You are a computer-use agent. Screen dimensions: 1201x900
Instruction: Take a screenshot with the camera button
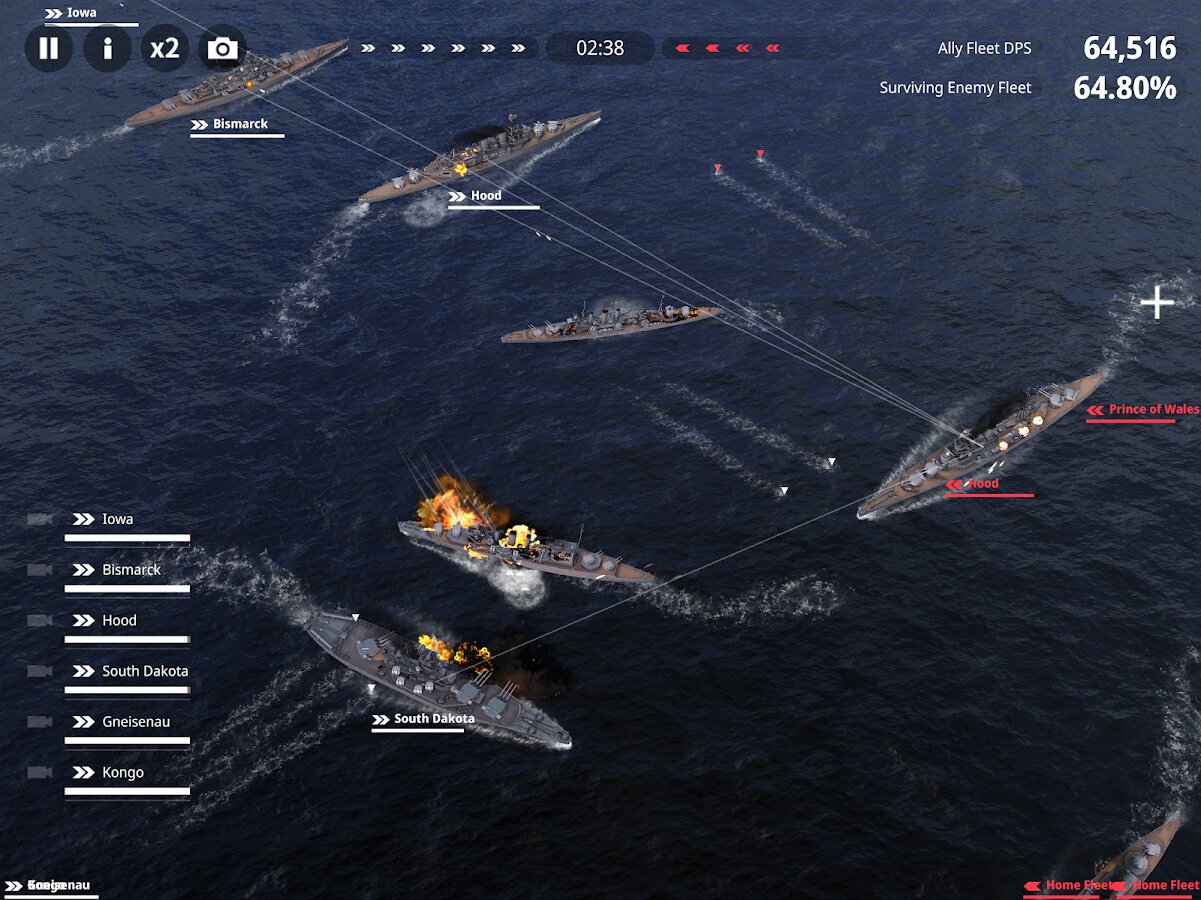(x=222, y=48)
